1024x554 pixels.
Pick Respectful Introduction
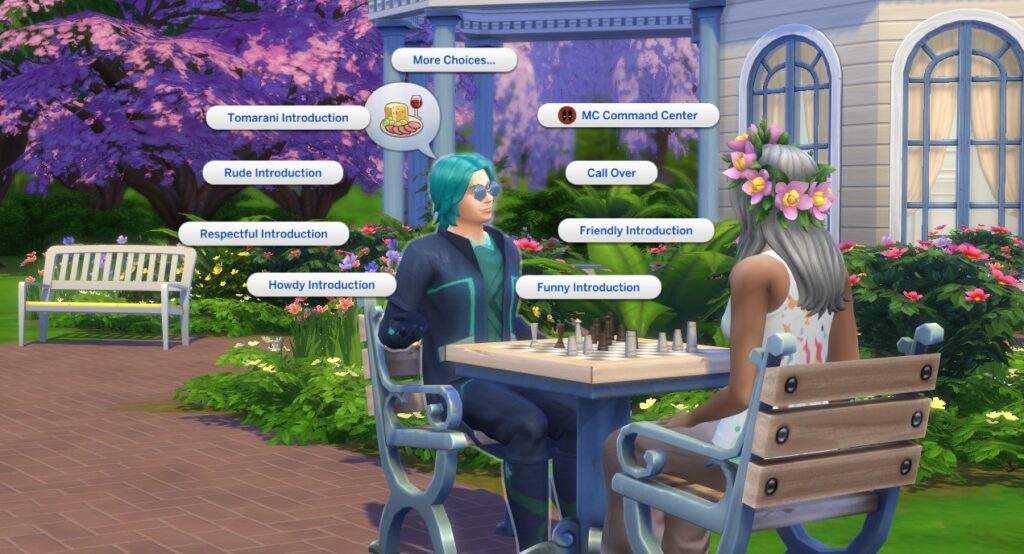263,234
